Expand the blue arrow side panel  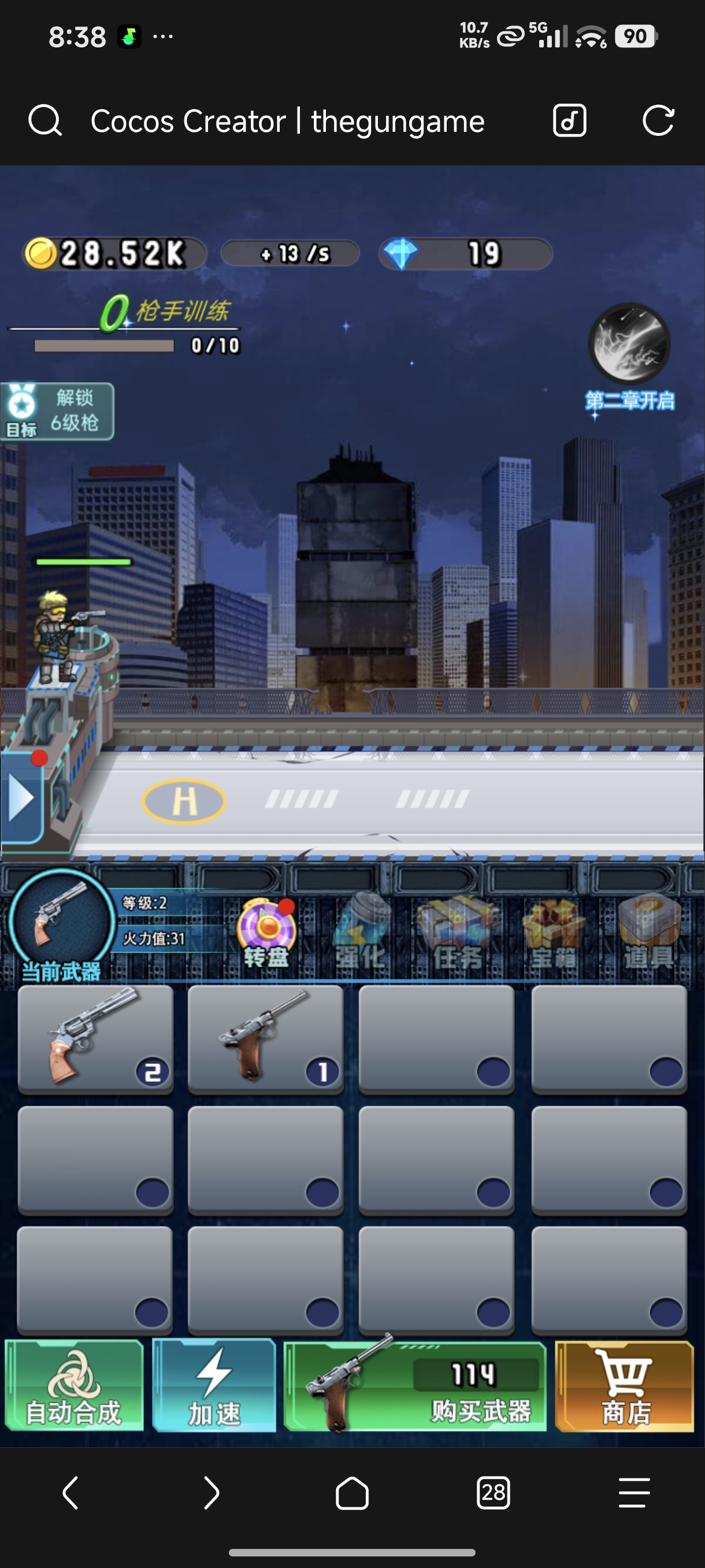[22, 798]
